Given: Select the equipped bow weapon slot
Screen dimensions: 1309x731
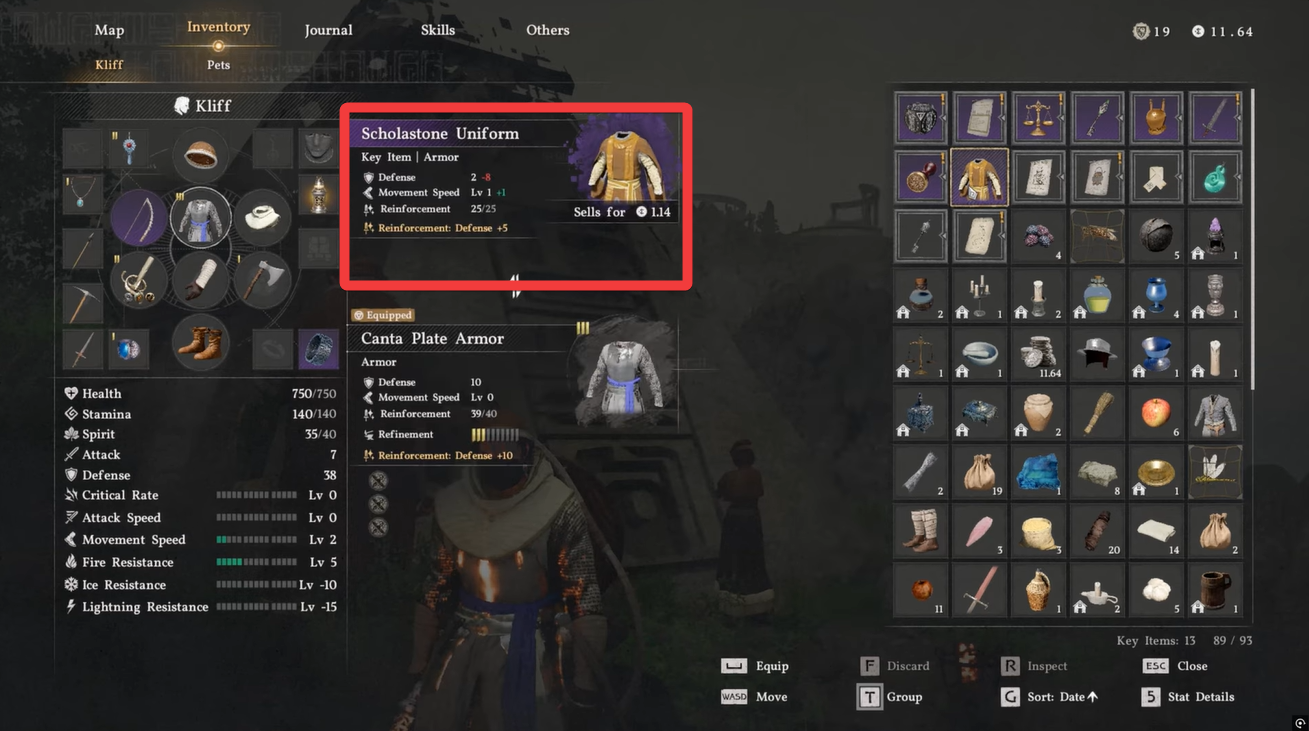Looking at the screenshot, I should pos(138,217).
